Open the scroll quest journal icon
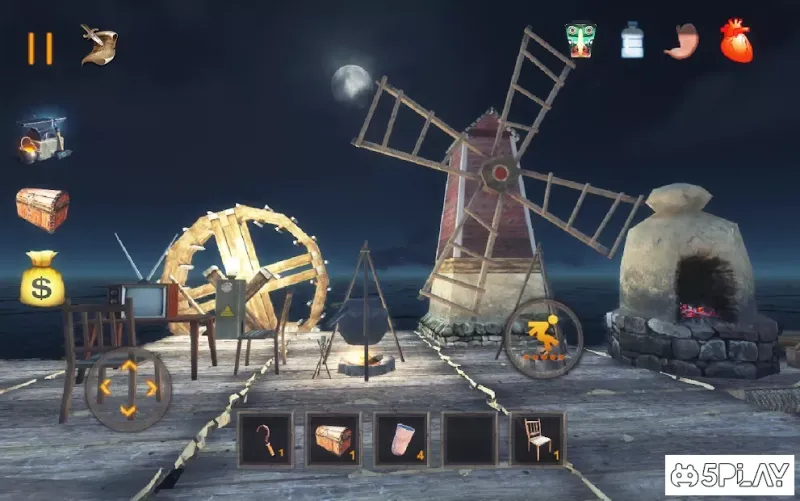This screenshot has height=501, width=800. 98,44
